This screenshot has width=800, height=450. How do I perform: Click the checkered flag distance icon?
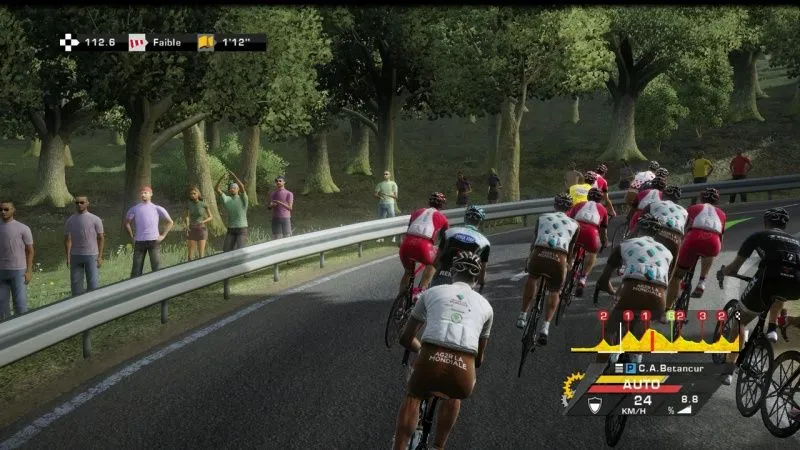[x=68, y=43]
